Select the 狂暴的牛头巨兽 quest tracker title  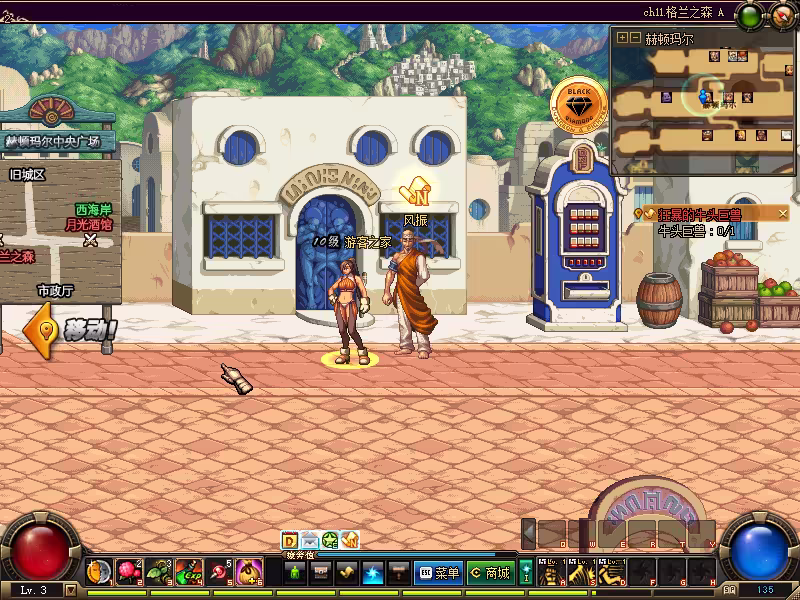(698, 214)
